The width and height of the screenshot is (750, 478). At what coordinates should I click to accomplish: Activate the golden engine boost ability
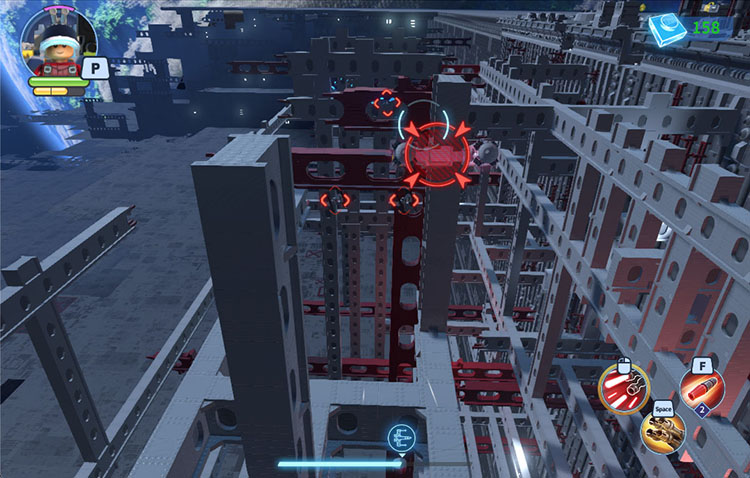pos(666,433)
